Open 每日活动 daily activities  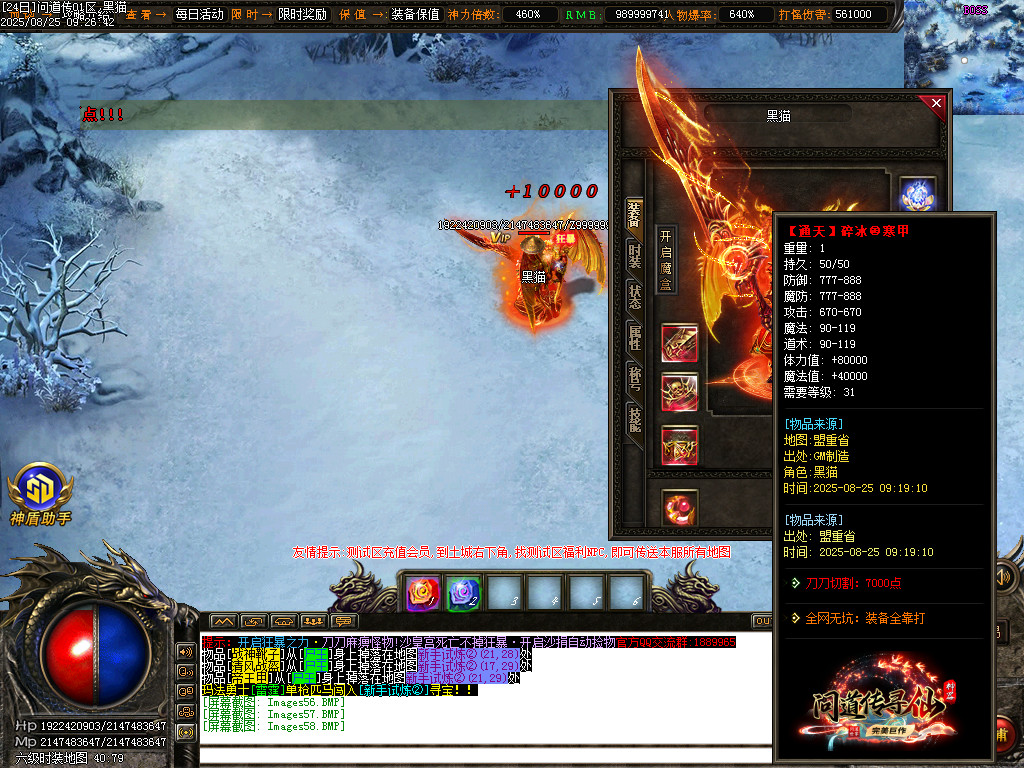(x=199, y=14)
